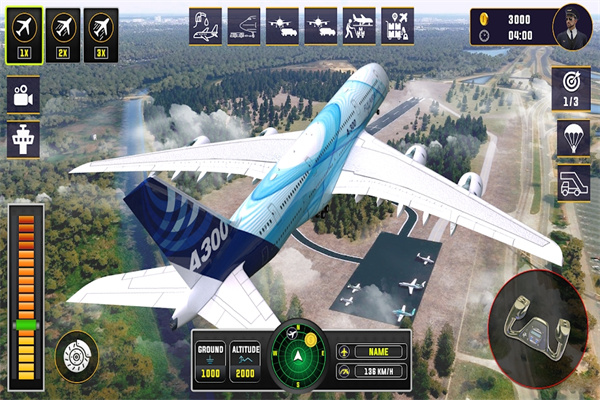Choose the passenger baggage loading icon
This screenshot has width=600, height=400.
(359, 25)
